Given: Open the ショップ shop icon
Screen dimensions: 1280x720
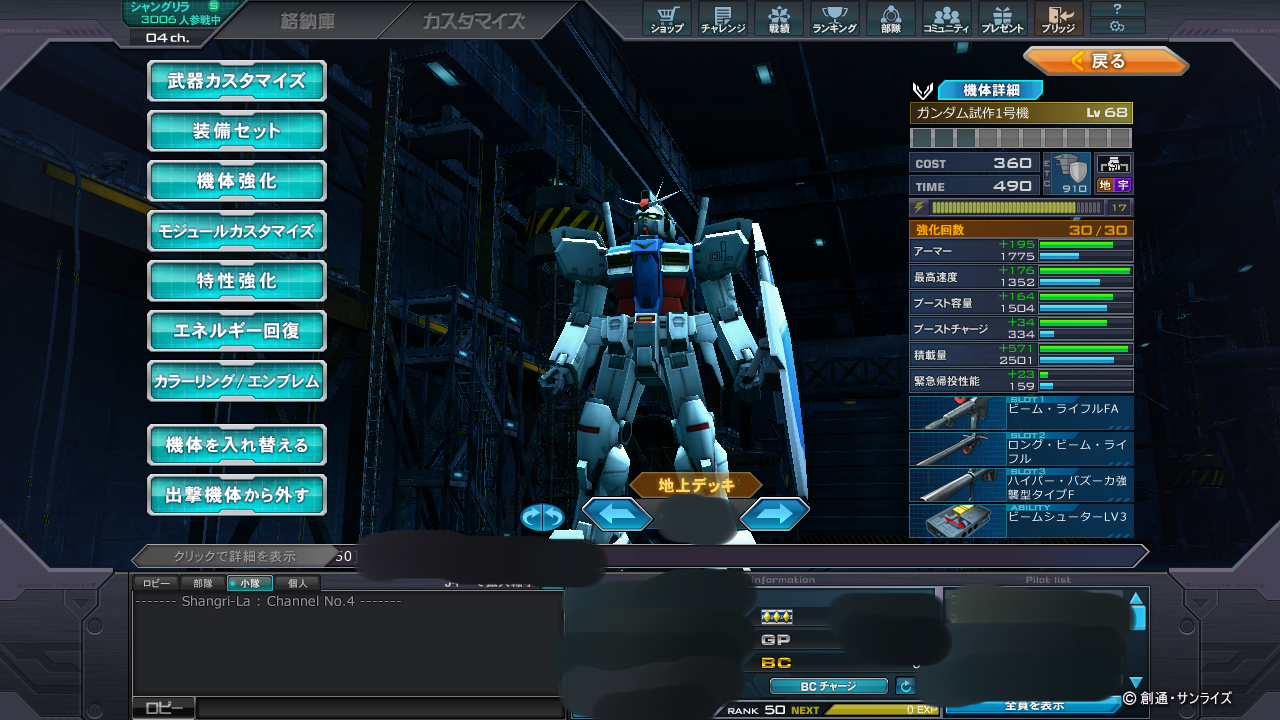Looking at the screenshot, I should click(667, 18).
